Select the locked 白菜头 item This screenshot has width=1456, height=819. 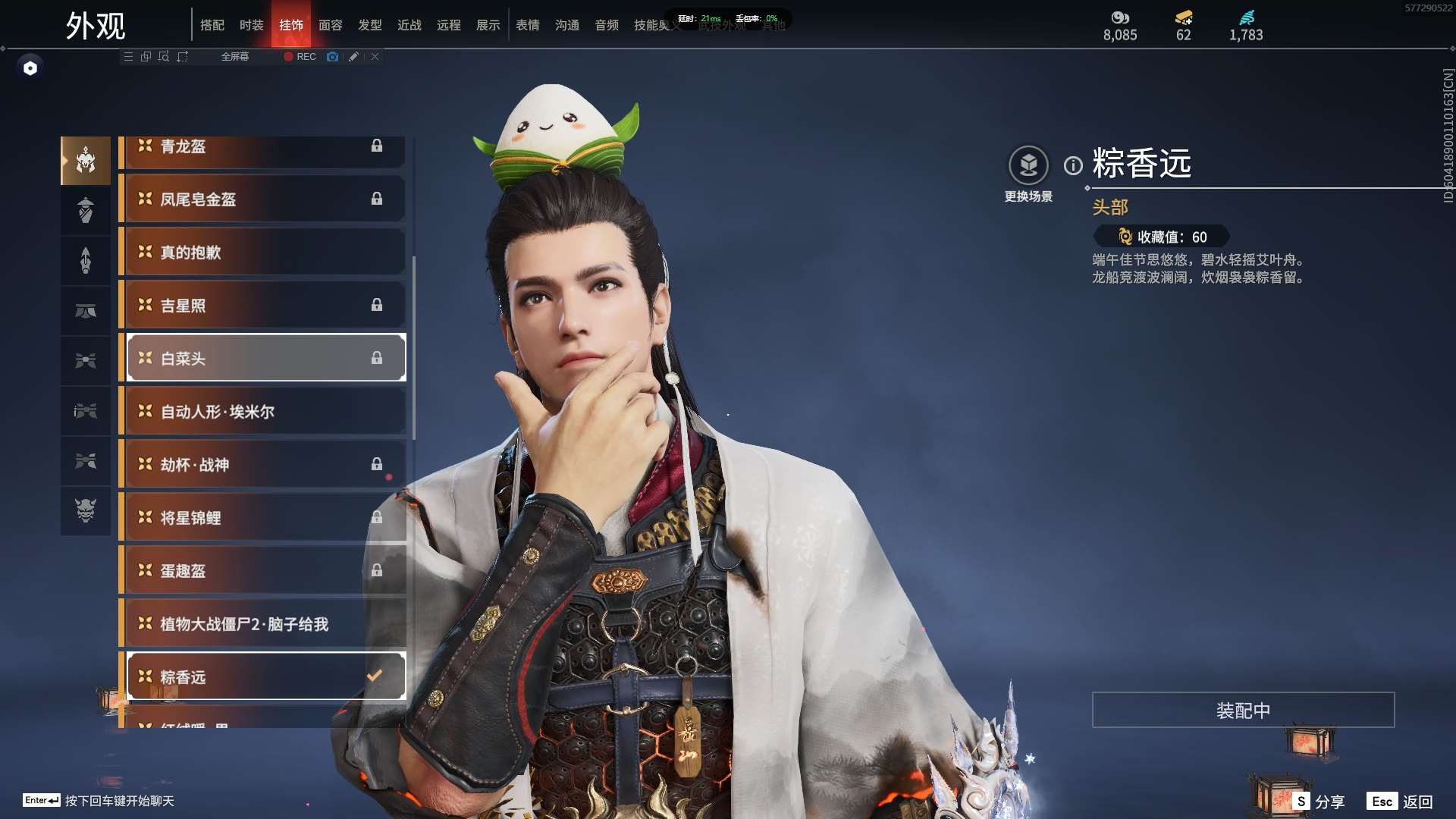[x=265, y=358]
